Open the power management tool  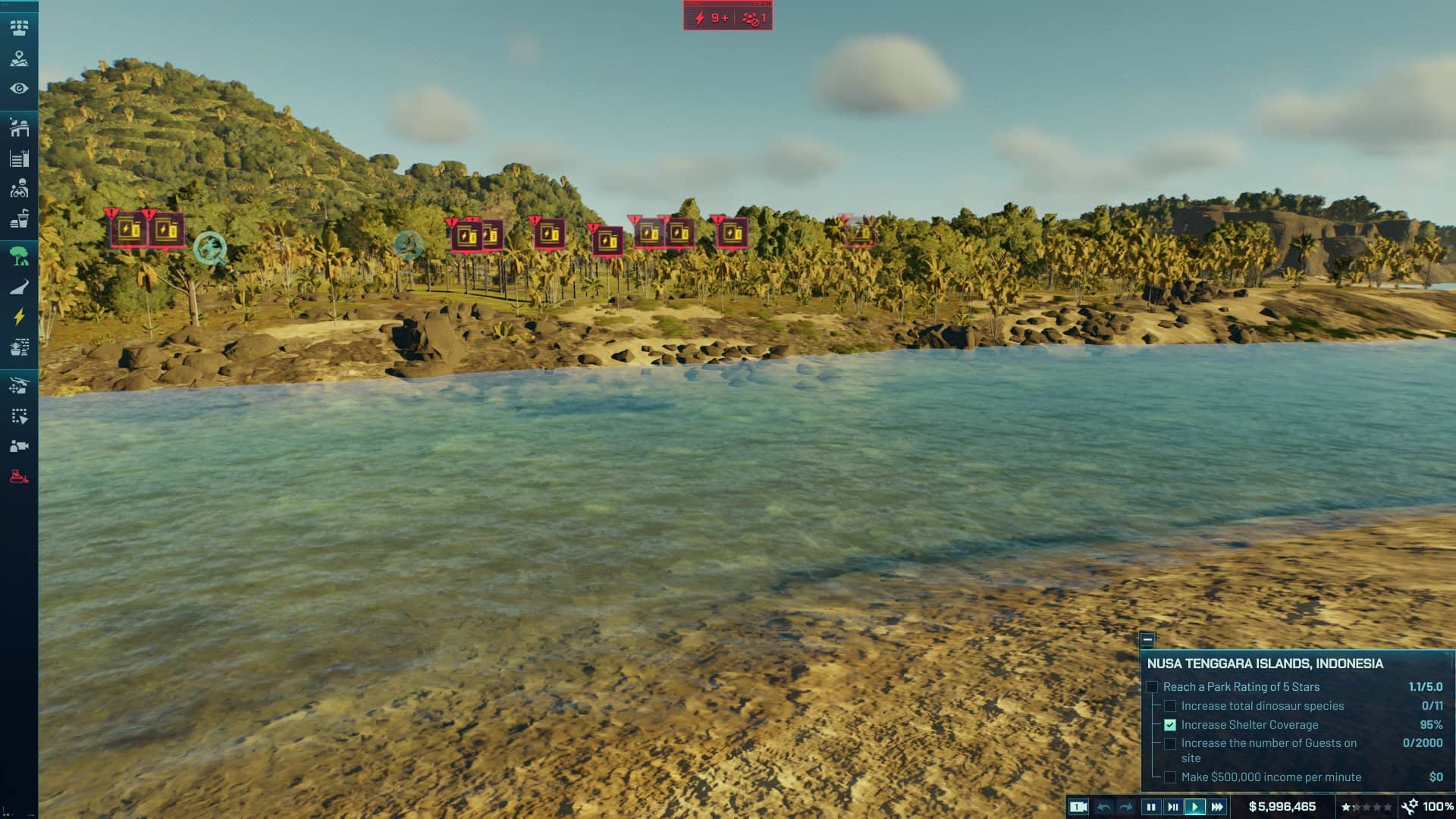tap(19, 314)
